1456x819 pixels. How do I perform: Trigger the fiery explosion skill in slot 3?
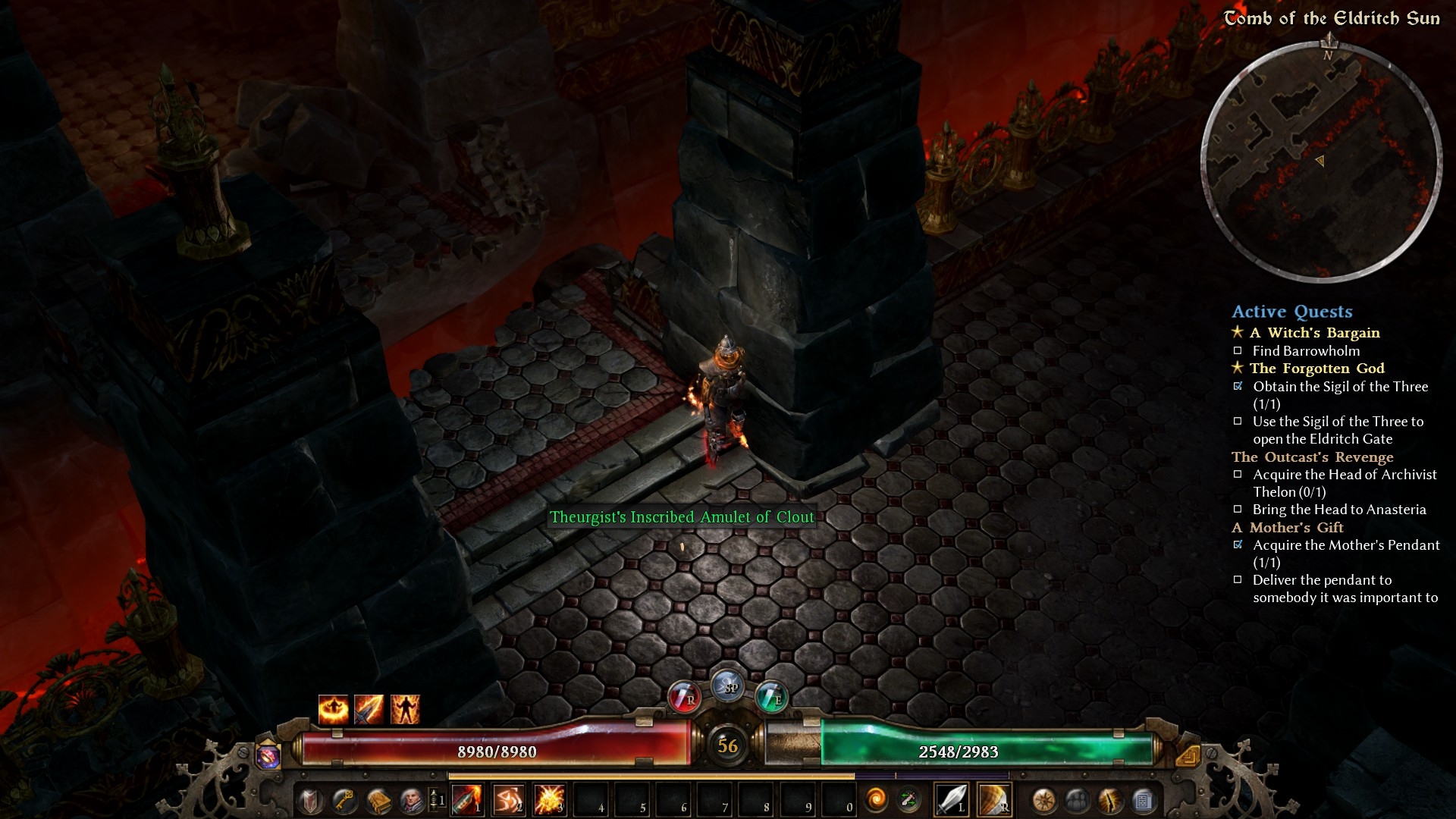click(549, 800)
